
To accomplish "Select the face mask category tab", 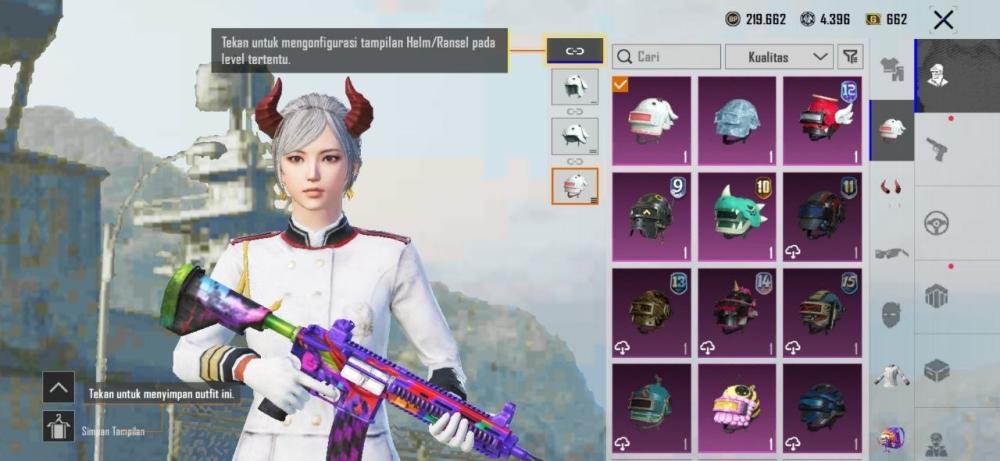I will (x=891, y=314).
